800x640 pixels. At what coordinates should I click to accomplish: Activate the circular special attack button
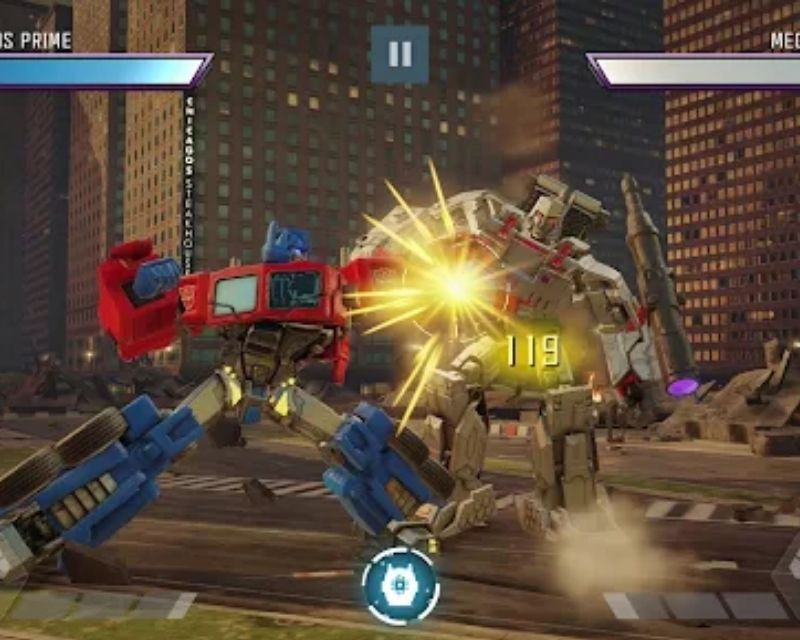point(400,585)
